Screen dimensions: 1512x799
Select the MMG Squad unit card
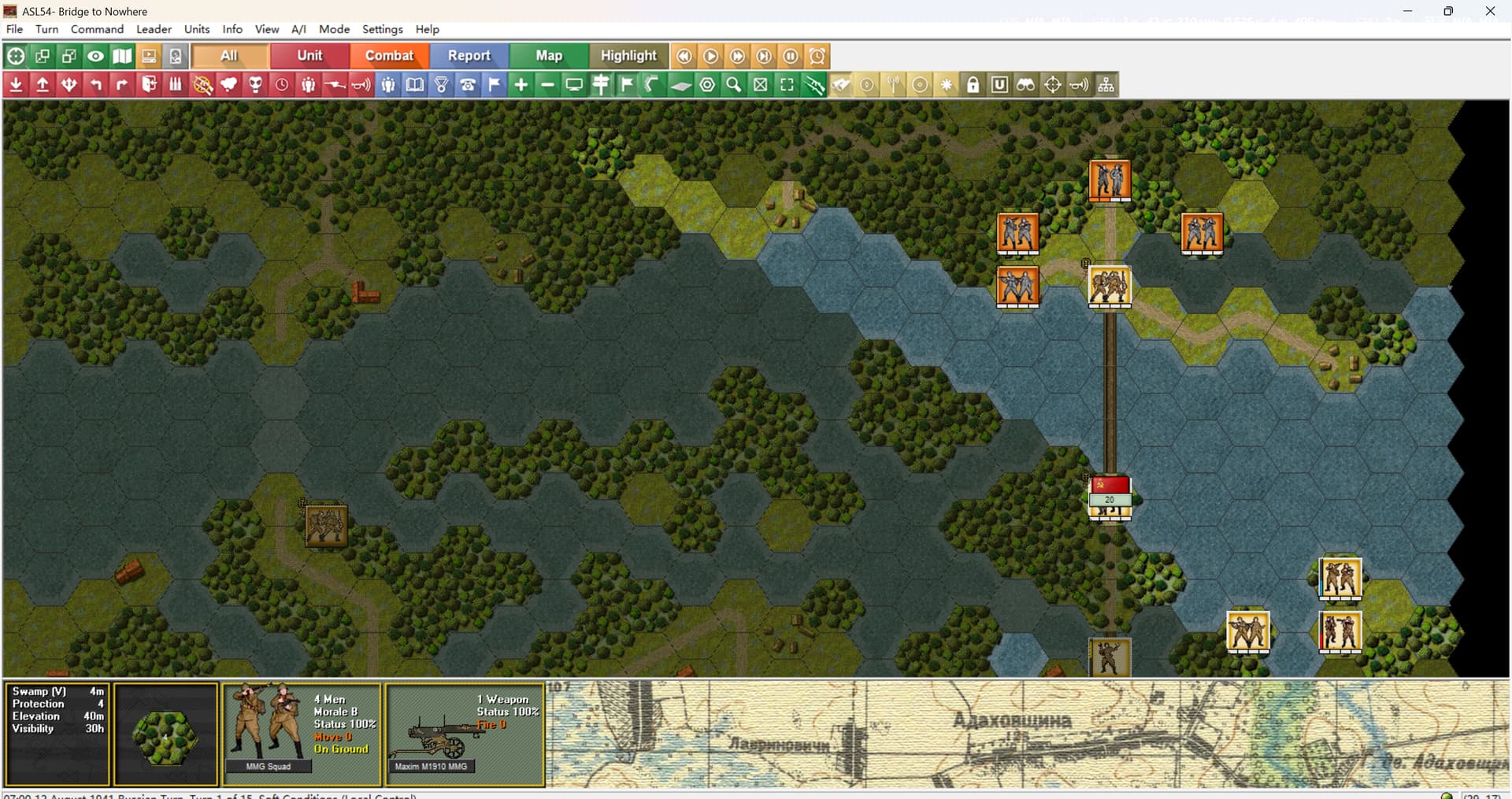click(302, 734)
